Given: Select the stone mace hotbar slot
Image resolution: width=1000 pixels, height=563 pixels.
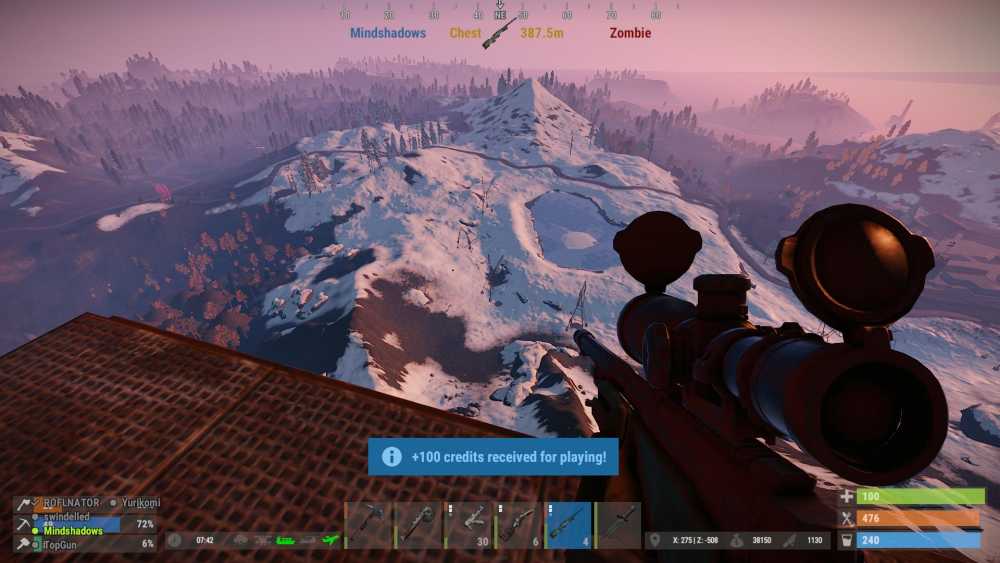Looking at the screenshot, I should click(x=419, y=525).
